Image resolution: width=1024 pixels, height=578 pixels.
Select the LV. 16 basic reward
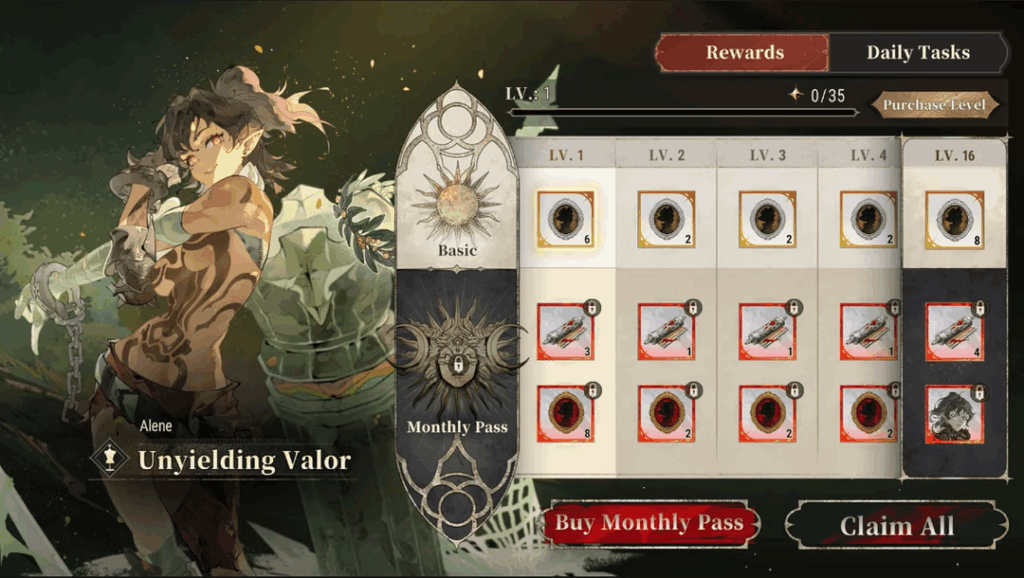(x=954, y=219)
